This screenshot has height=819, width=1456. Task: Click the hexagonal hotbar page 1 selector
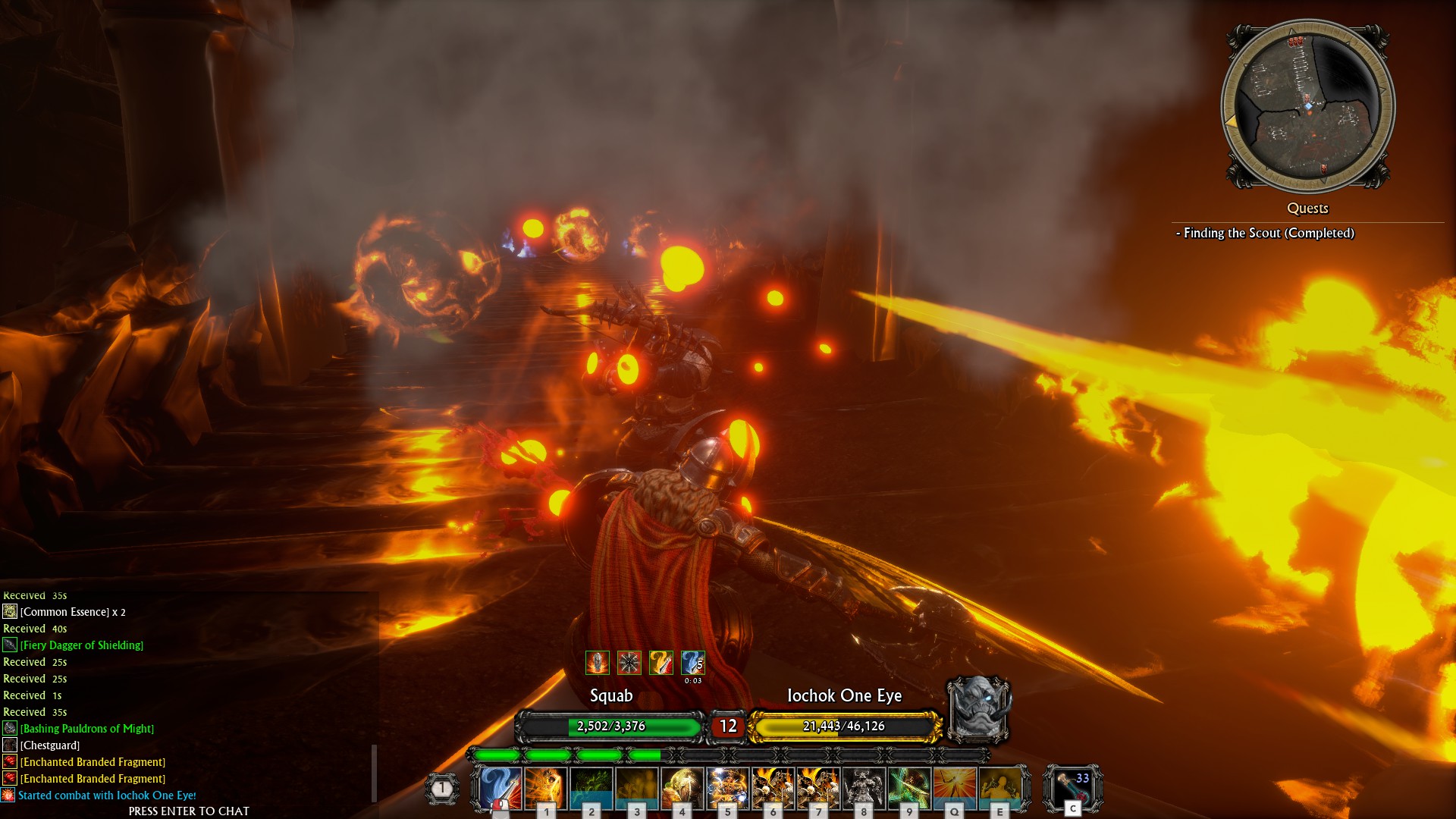pyautogui.click(x=442, y=789)
